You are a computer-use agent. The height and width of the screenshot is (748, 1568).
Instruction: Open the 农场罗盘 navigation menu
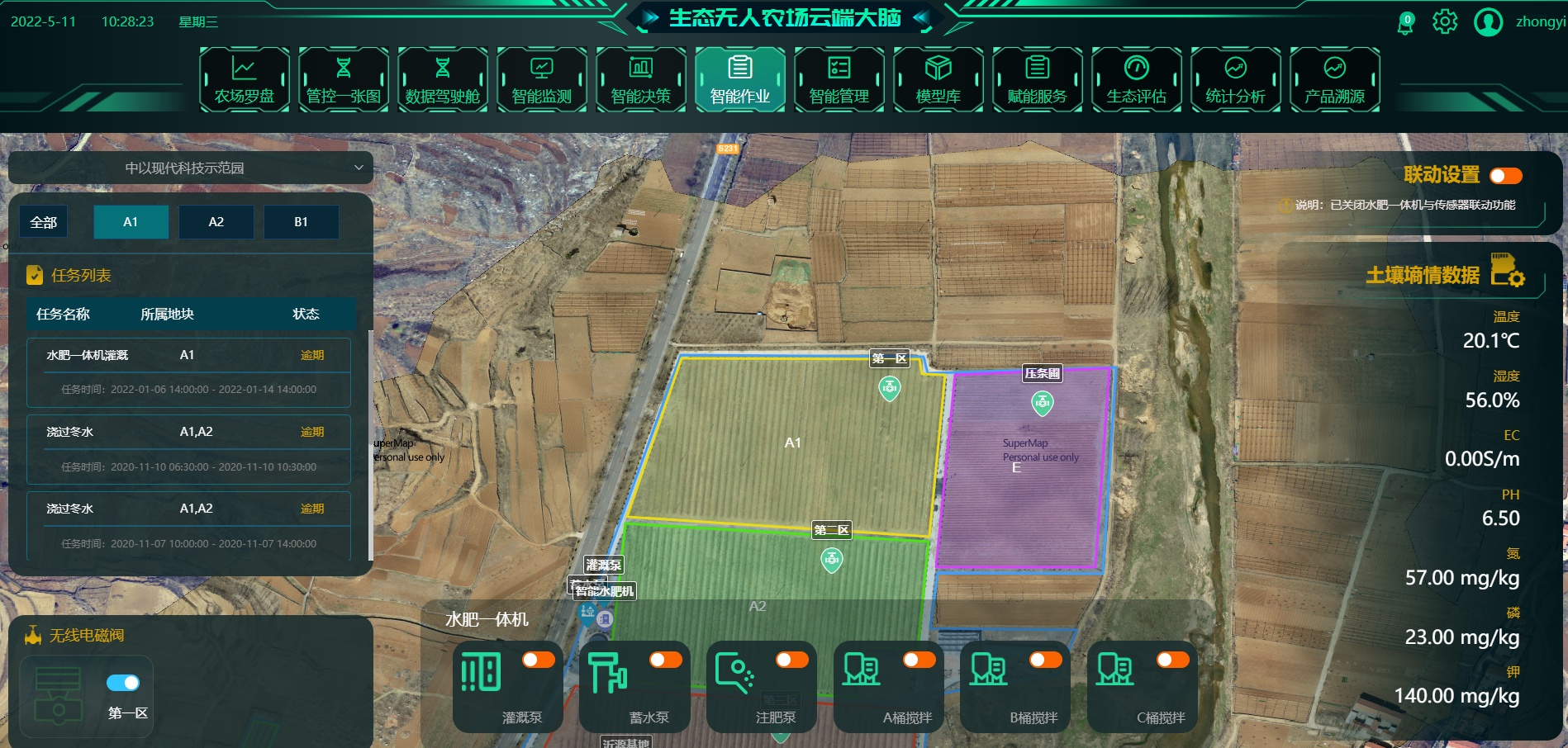pyautogui.click(x=245, y=79)
